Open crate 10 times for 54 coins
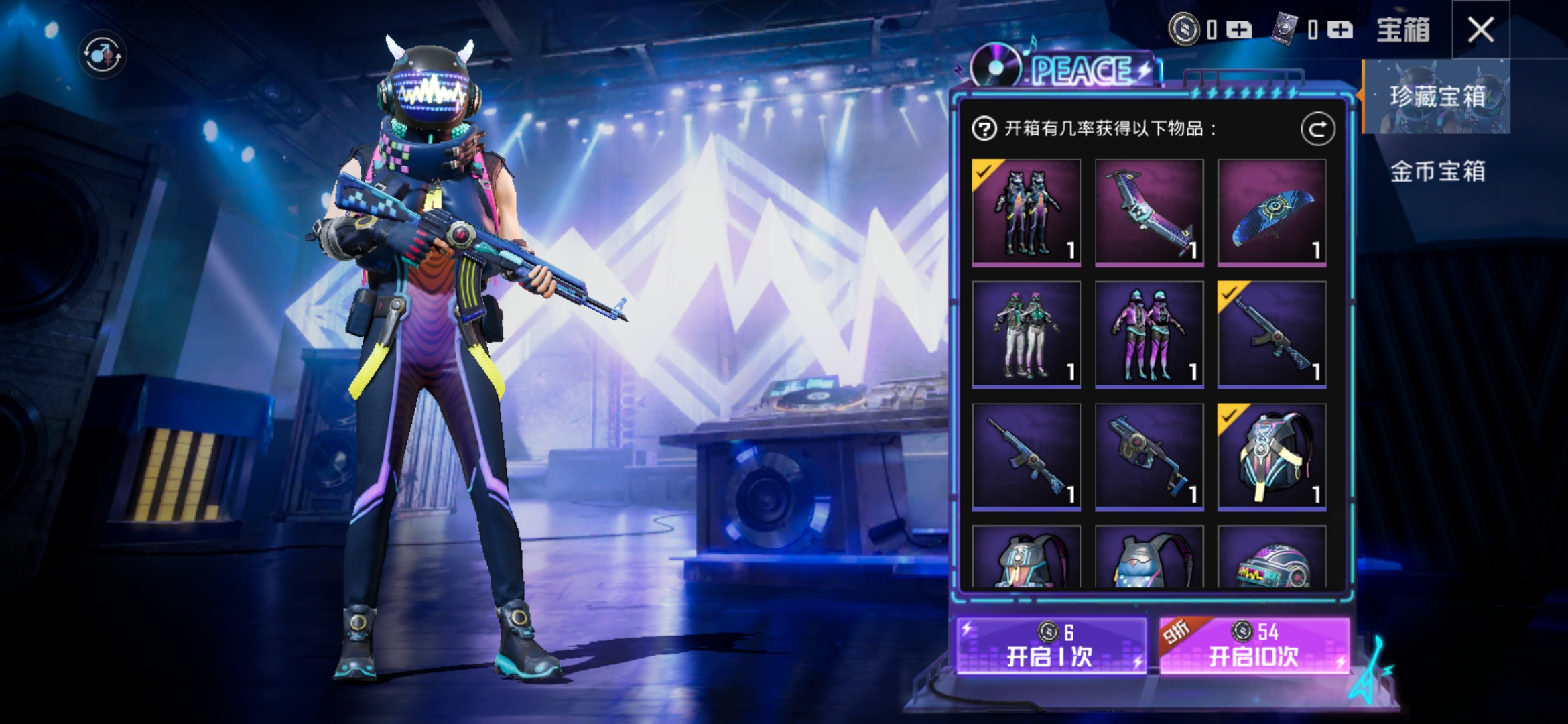 click(x=1254, y=646)
